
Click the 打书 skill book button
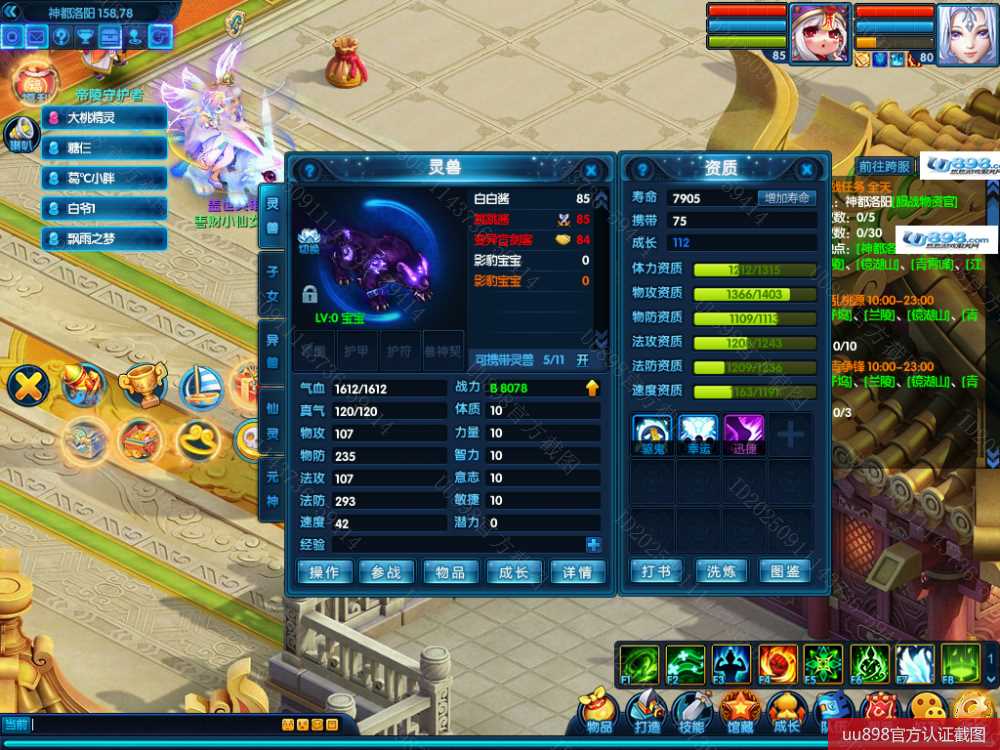point(656,571)
